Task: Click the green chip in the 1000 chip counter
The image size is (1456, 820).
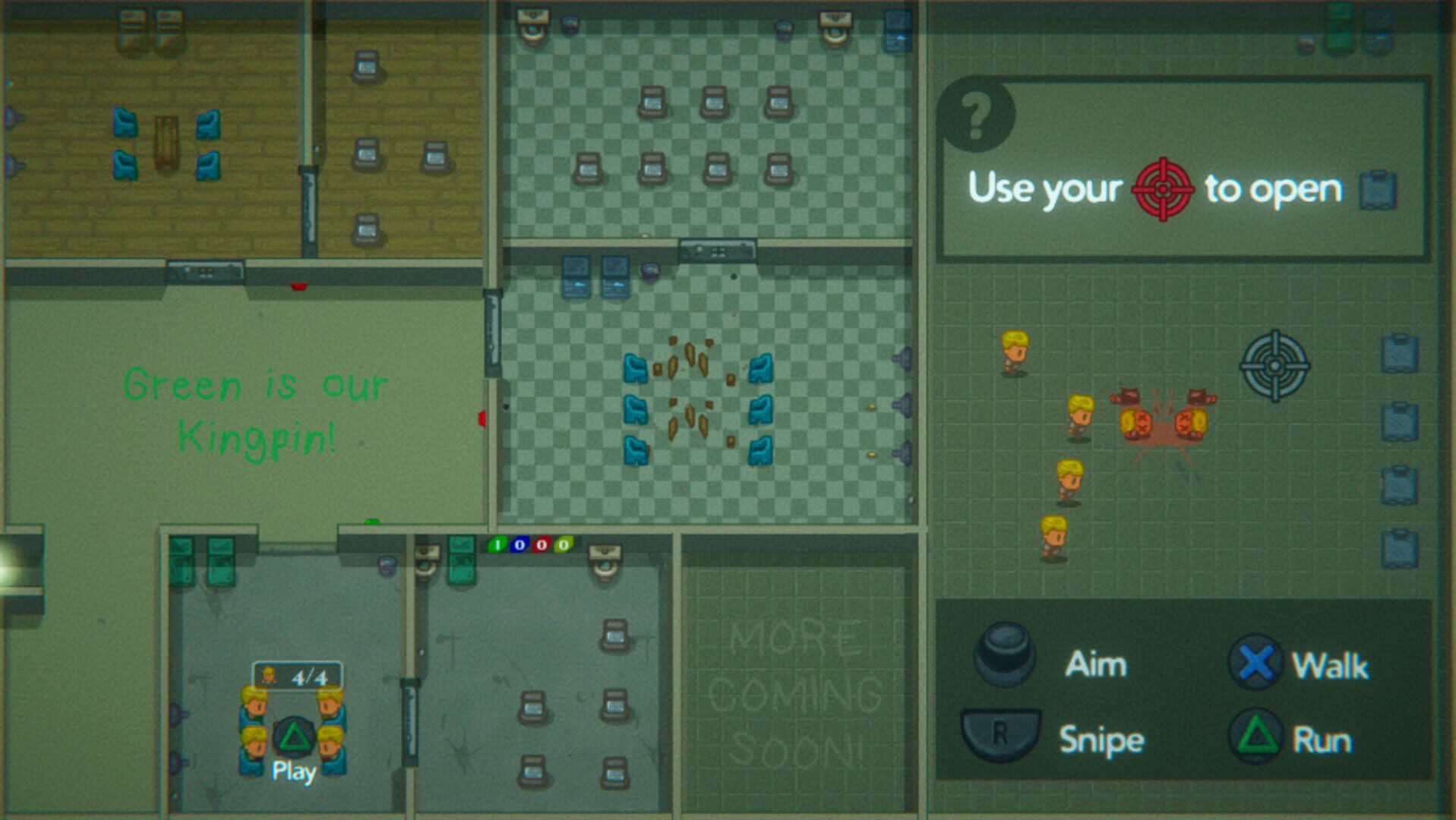Action: coord(497,545)
